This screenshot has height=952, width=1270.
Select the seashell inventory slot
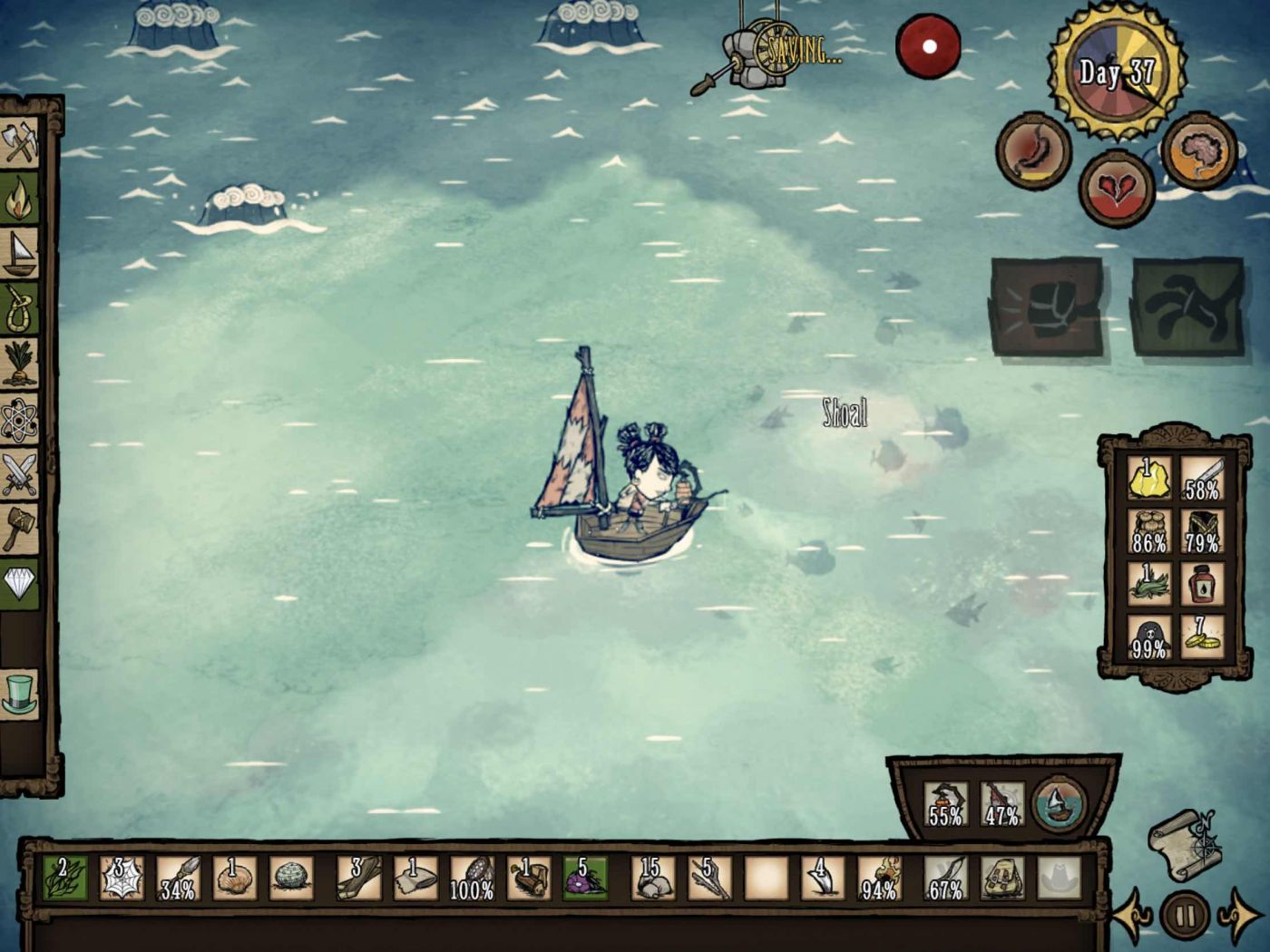click(x=234, y=878)
